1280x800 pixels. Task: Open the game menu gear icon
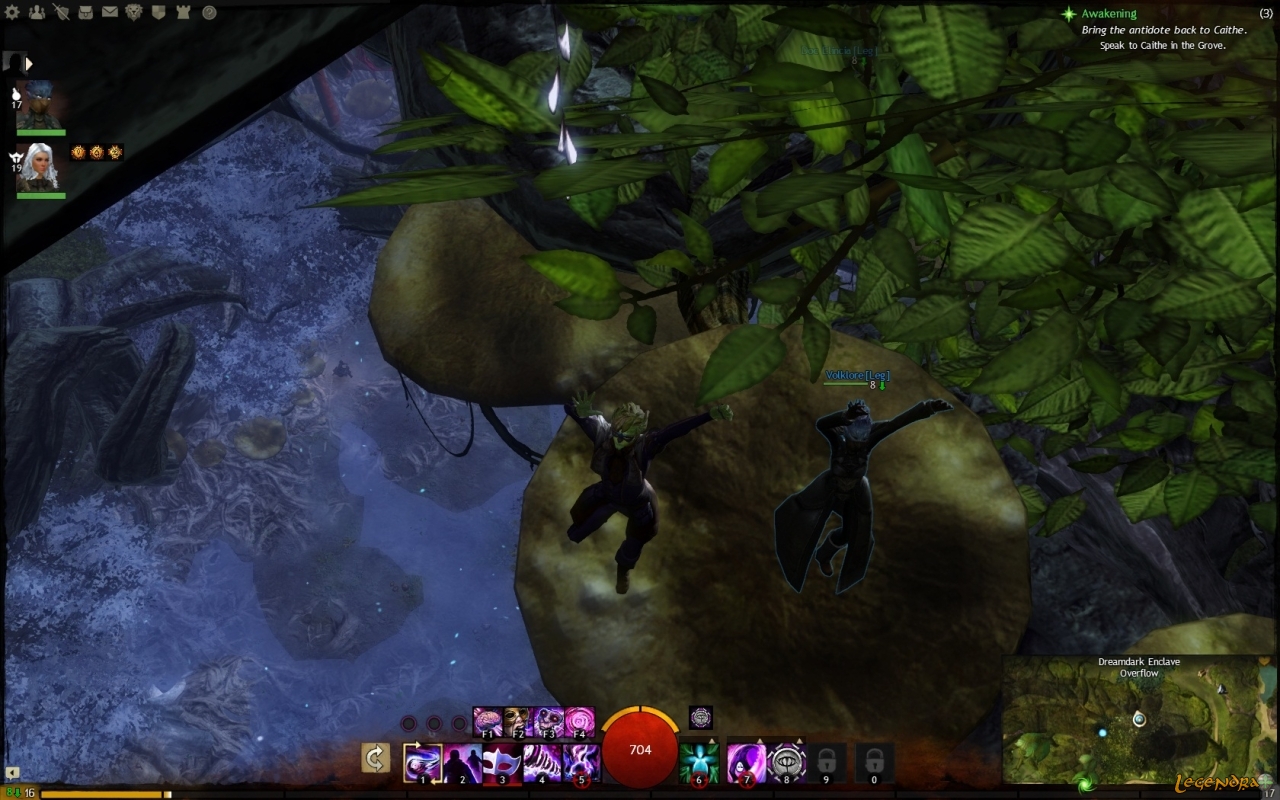13,12
